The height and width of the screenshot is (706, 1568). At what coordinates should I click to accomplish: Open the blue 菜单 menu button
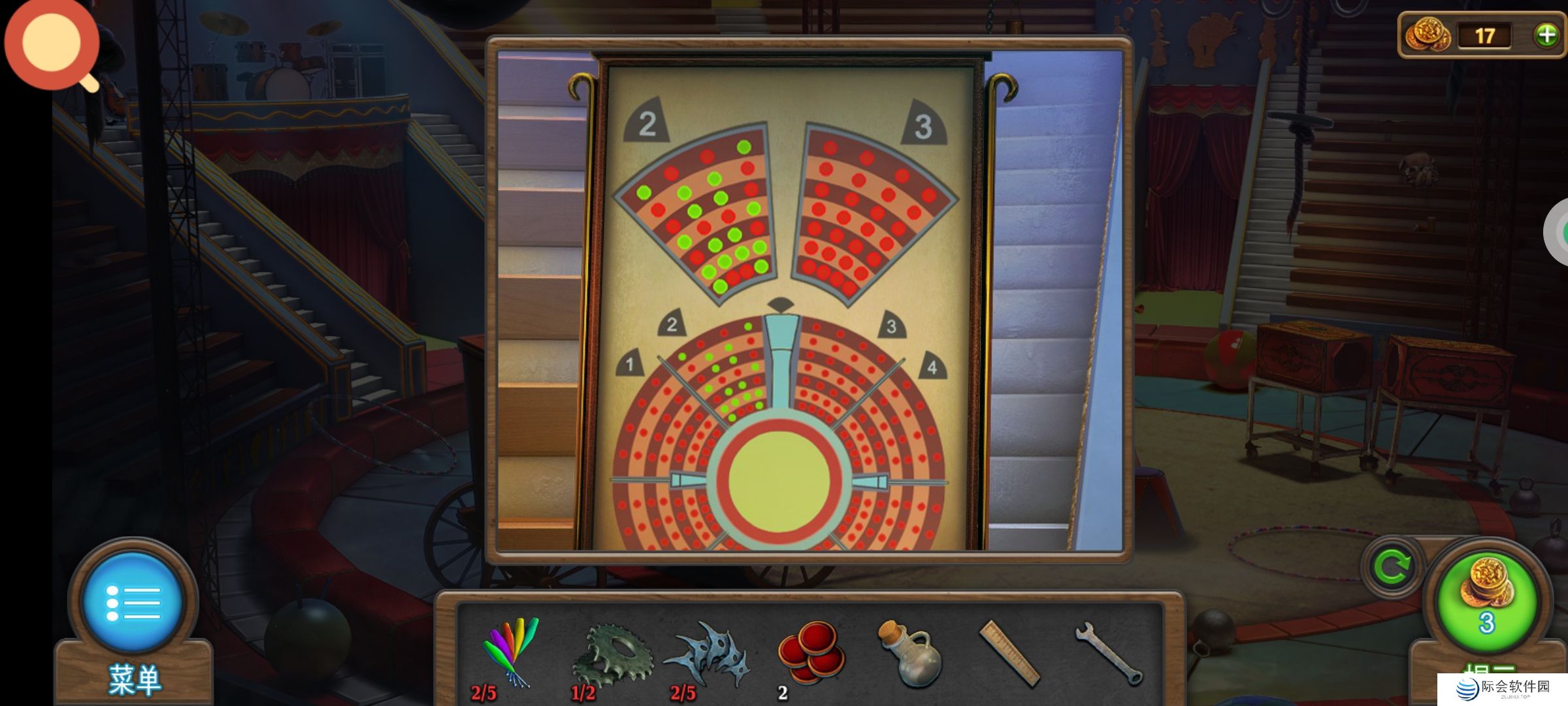coord(133,603)
